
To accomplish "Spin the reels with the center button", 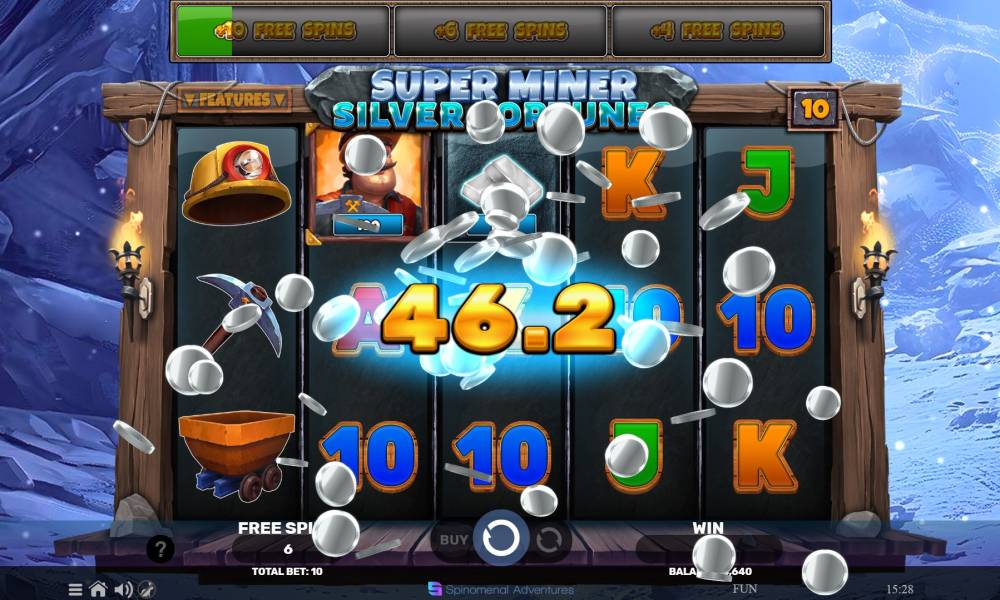I will [x=501, y=539].
